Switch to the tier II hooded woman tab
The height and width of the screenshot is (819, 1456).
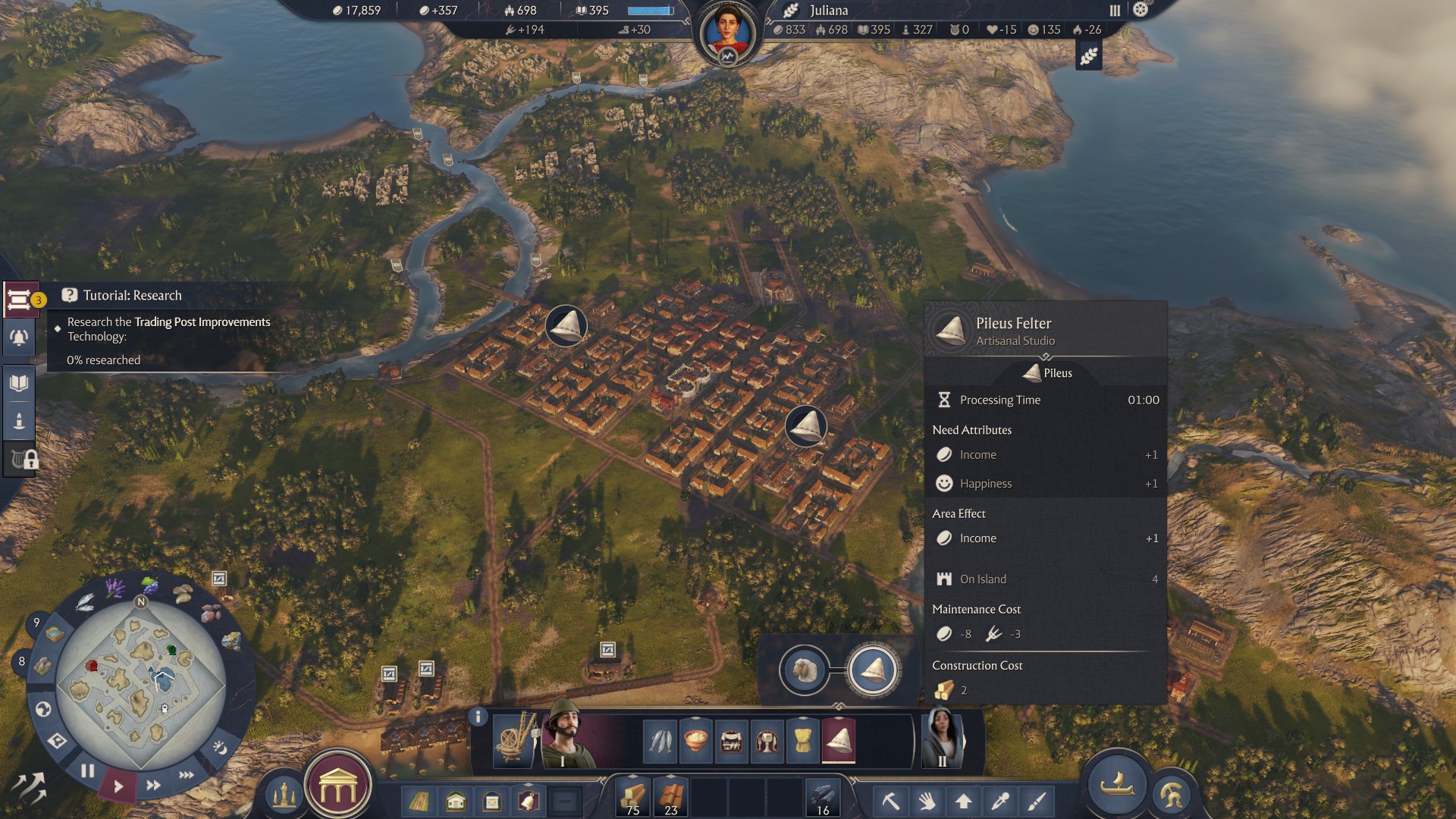943,738
